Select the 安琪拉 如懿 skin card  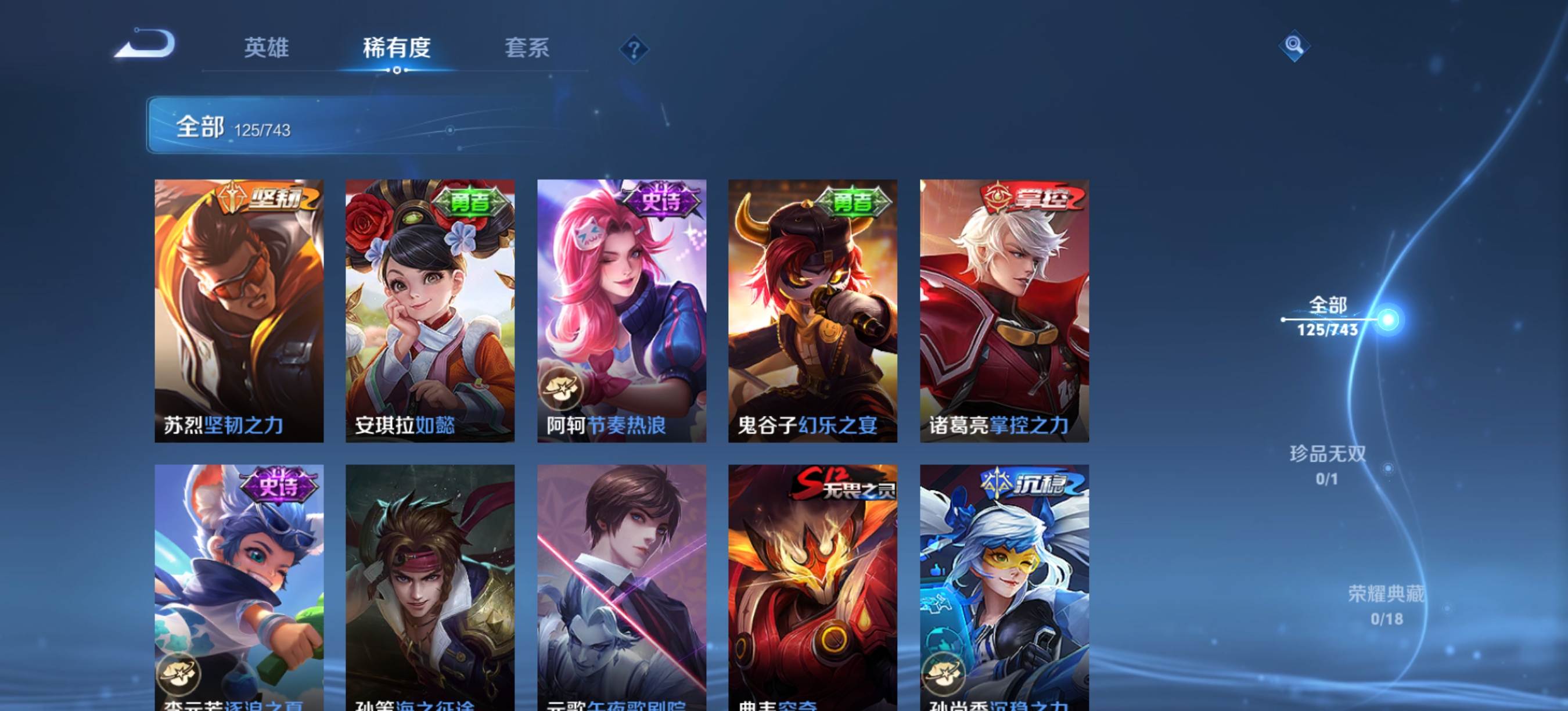coord(430,310)
